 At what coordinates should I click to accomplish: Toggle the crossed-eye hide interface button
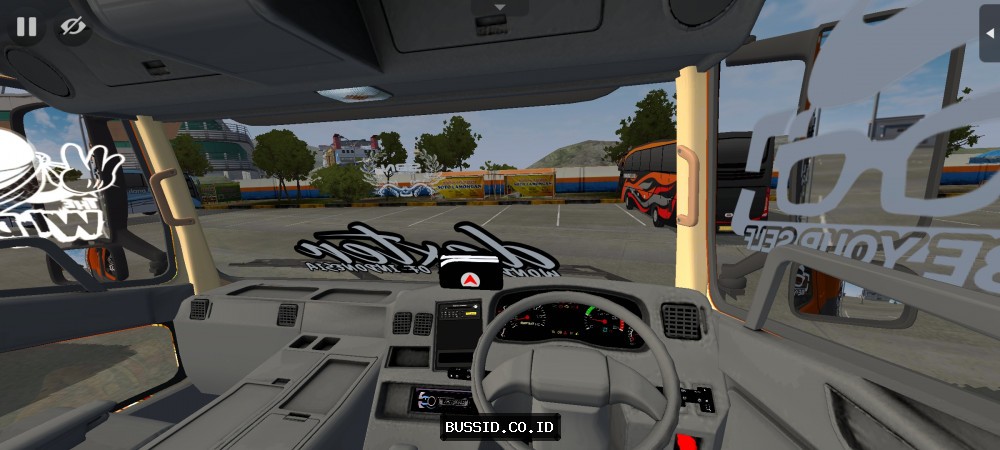point(72,27)
